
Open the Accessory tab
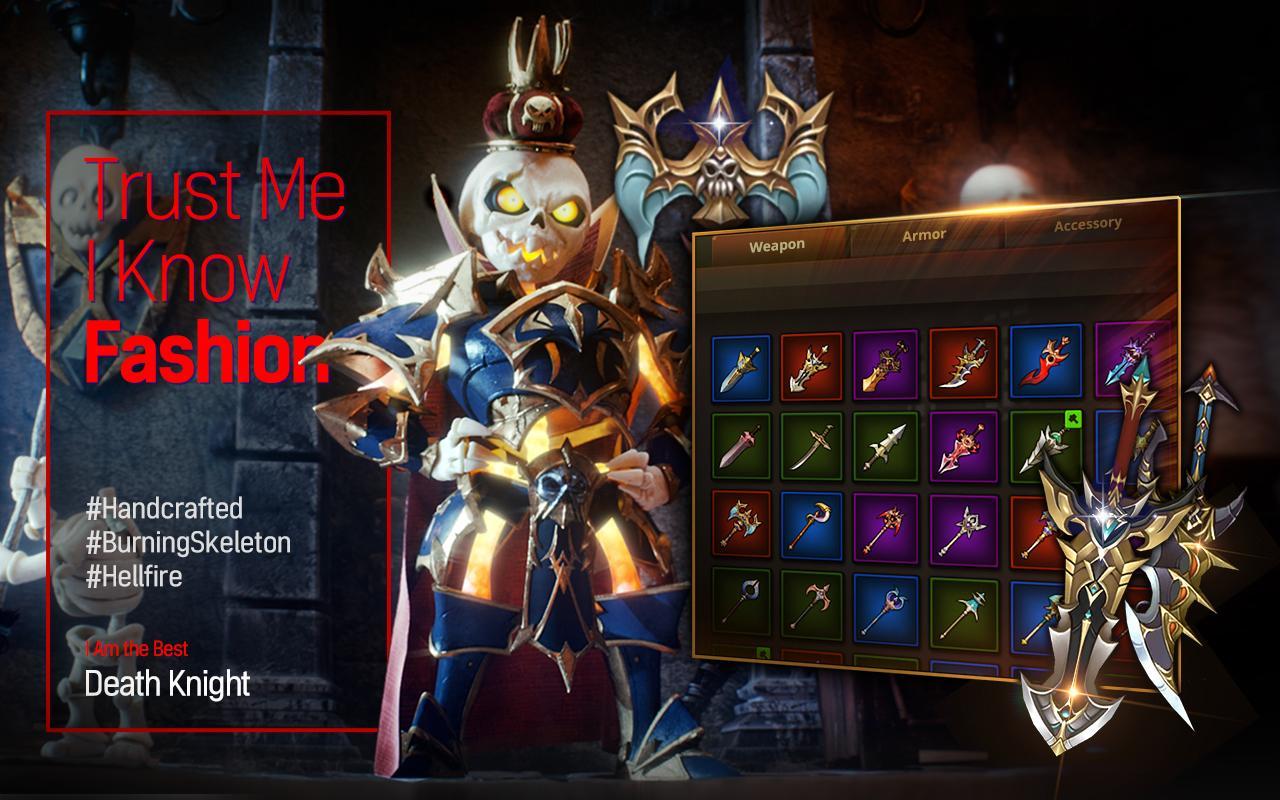(x=1087, y=225)
